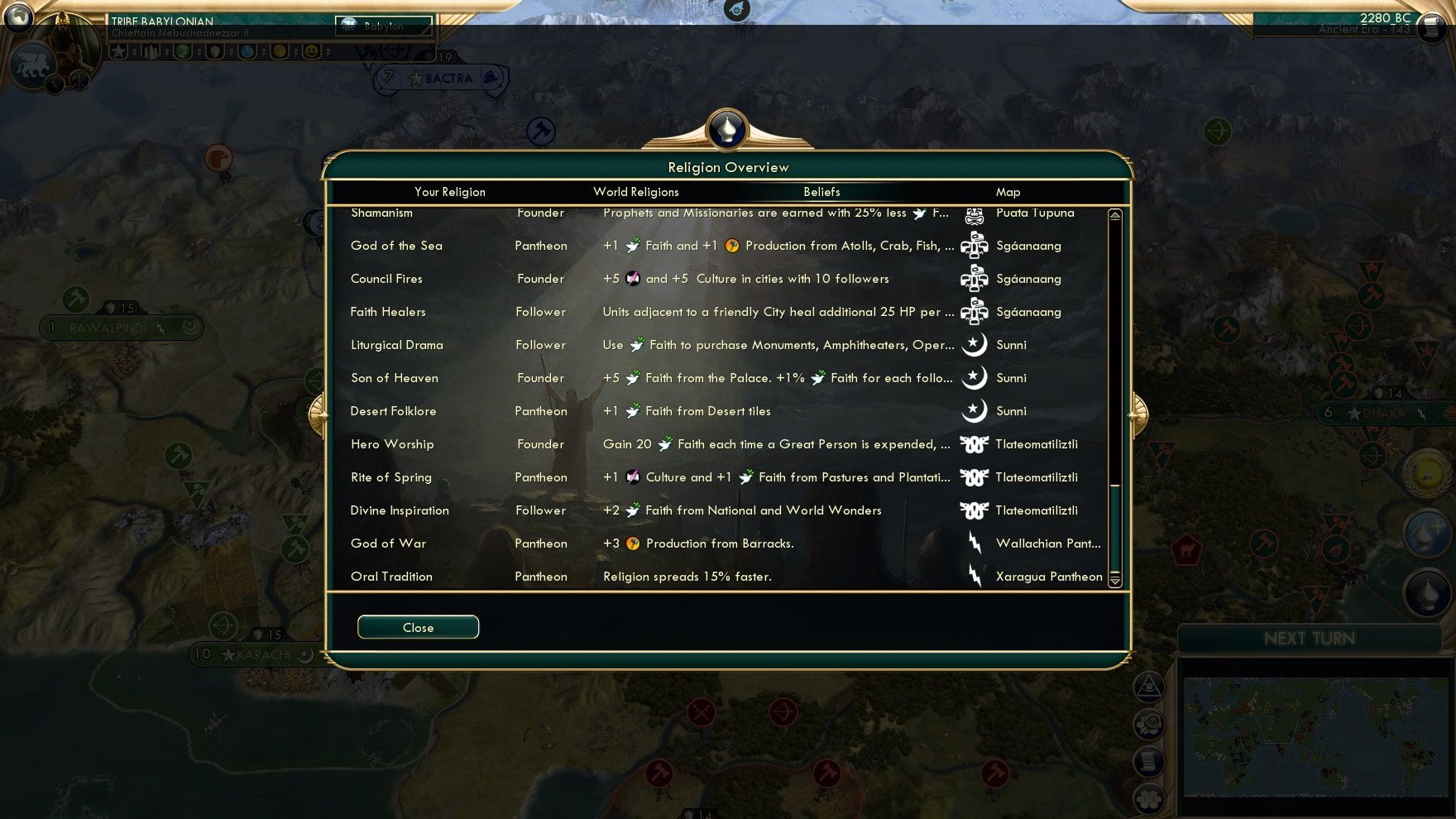
Task: Toggle strategic view with the eye icon
Action: tap(1149, 687)
